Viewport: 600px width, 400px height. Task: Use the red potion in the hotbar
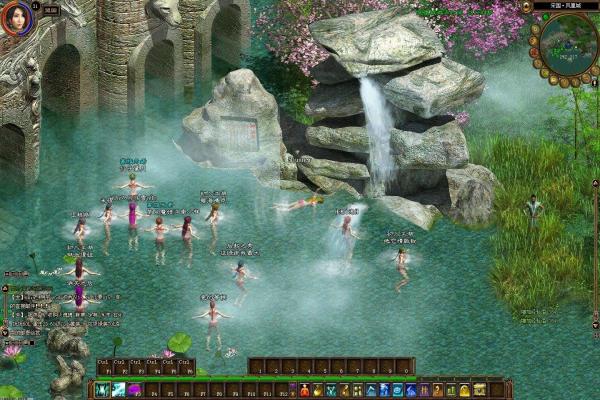304,390
